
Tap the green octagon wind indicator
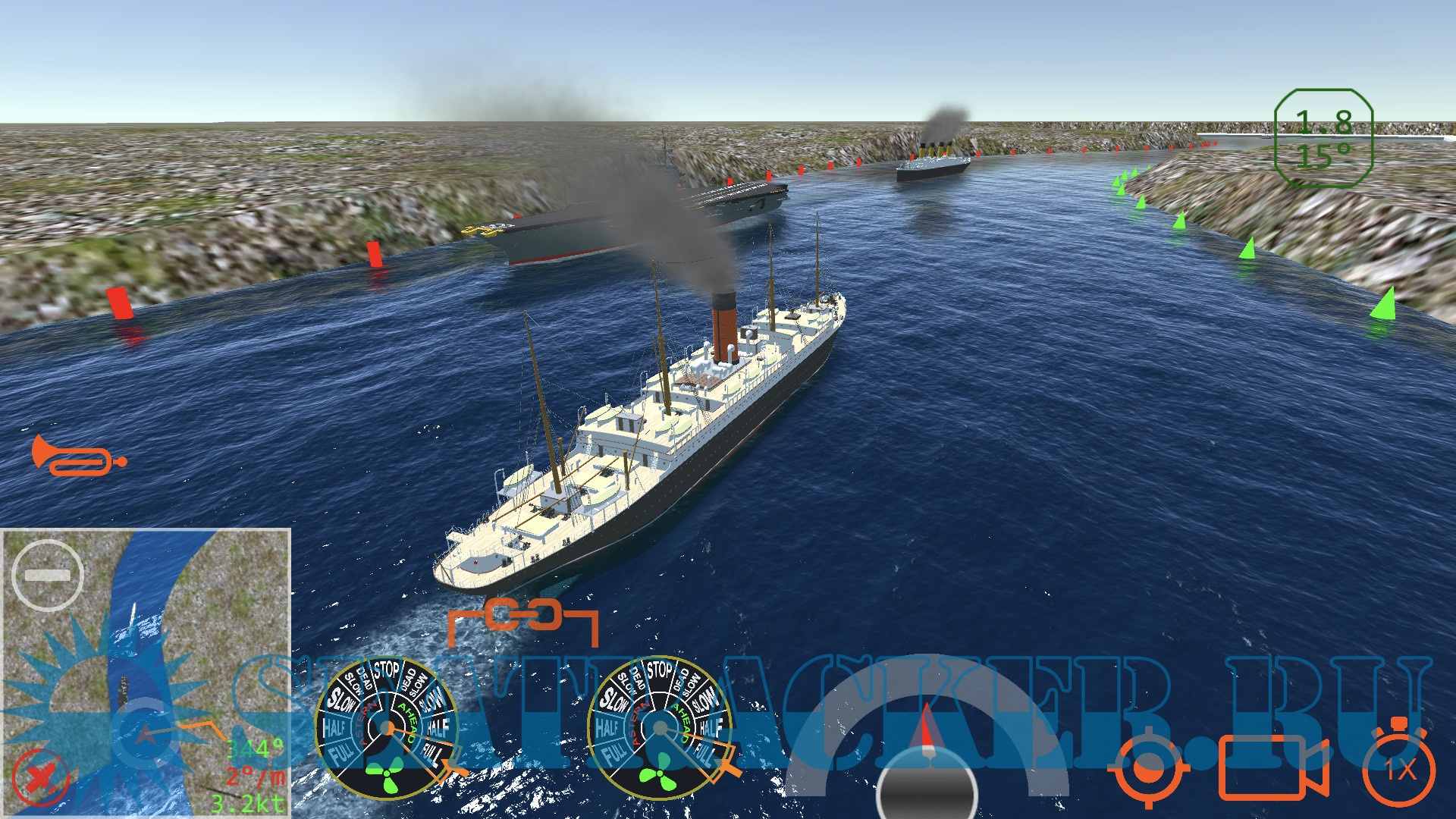point(1323,138)
